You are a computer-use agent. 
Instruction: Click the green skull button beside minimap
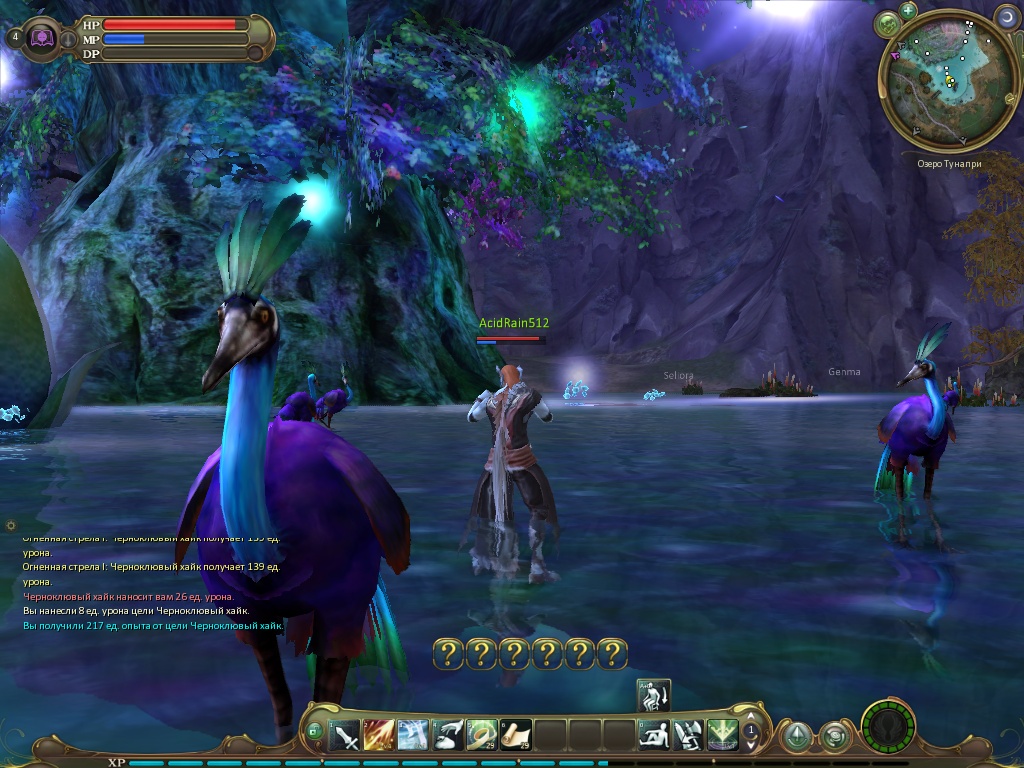click(886, 23)
